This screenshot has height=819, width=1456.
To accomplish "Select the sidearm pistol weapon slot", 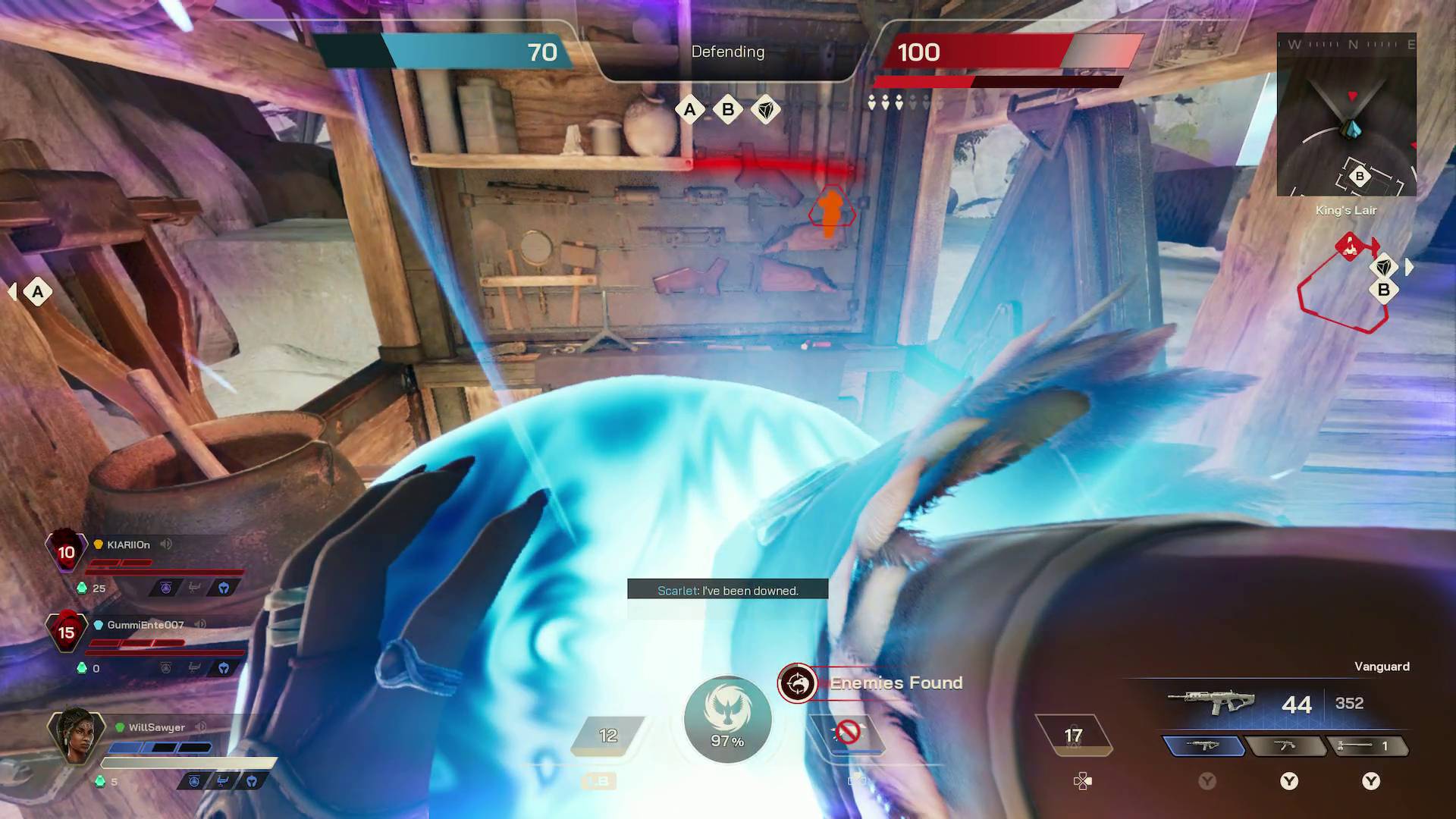I will click(x=1286, y=747).
